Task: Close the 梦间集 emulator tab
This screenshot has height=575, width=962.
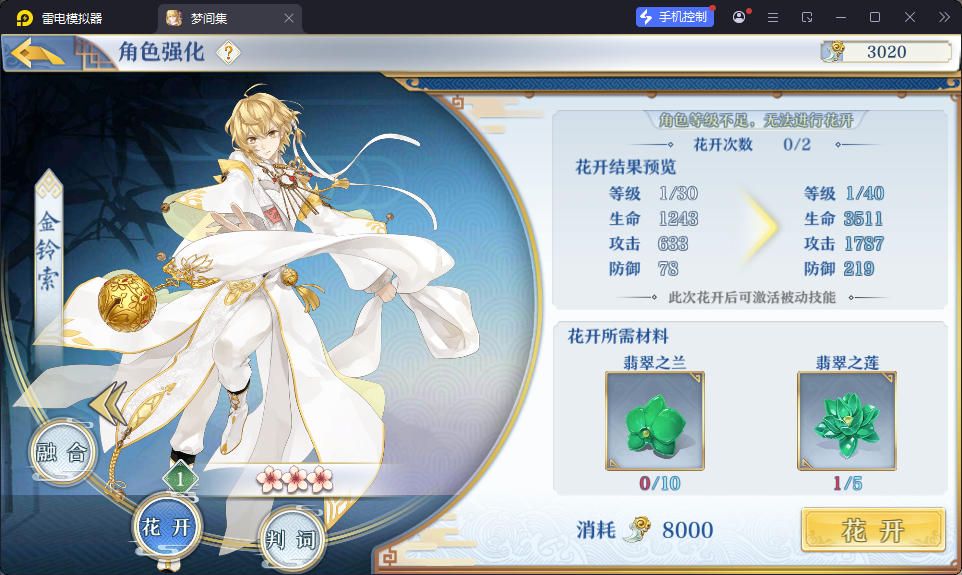Action: coord(289,18)
